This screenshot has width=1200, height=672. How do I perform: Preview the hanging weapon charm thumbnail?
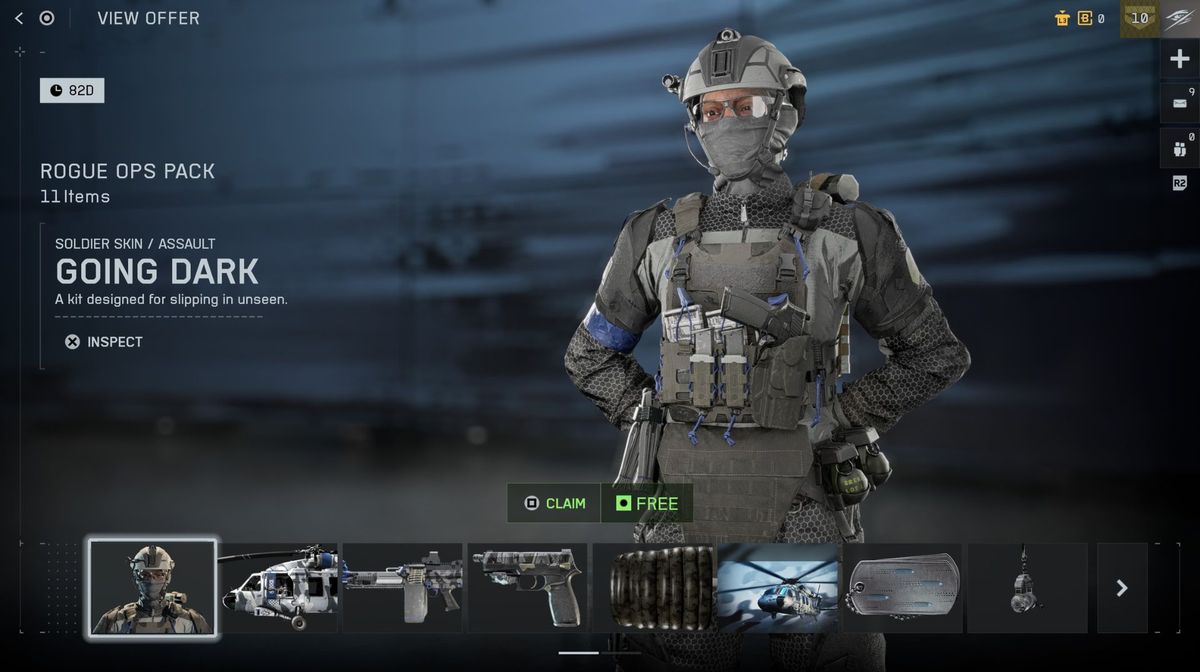pyautogui.click(x=1027, y=587)
